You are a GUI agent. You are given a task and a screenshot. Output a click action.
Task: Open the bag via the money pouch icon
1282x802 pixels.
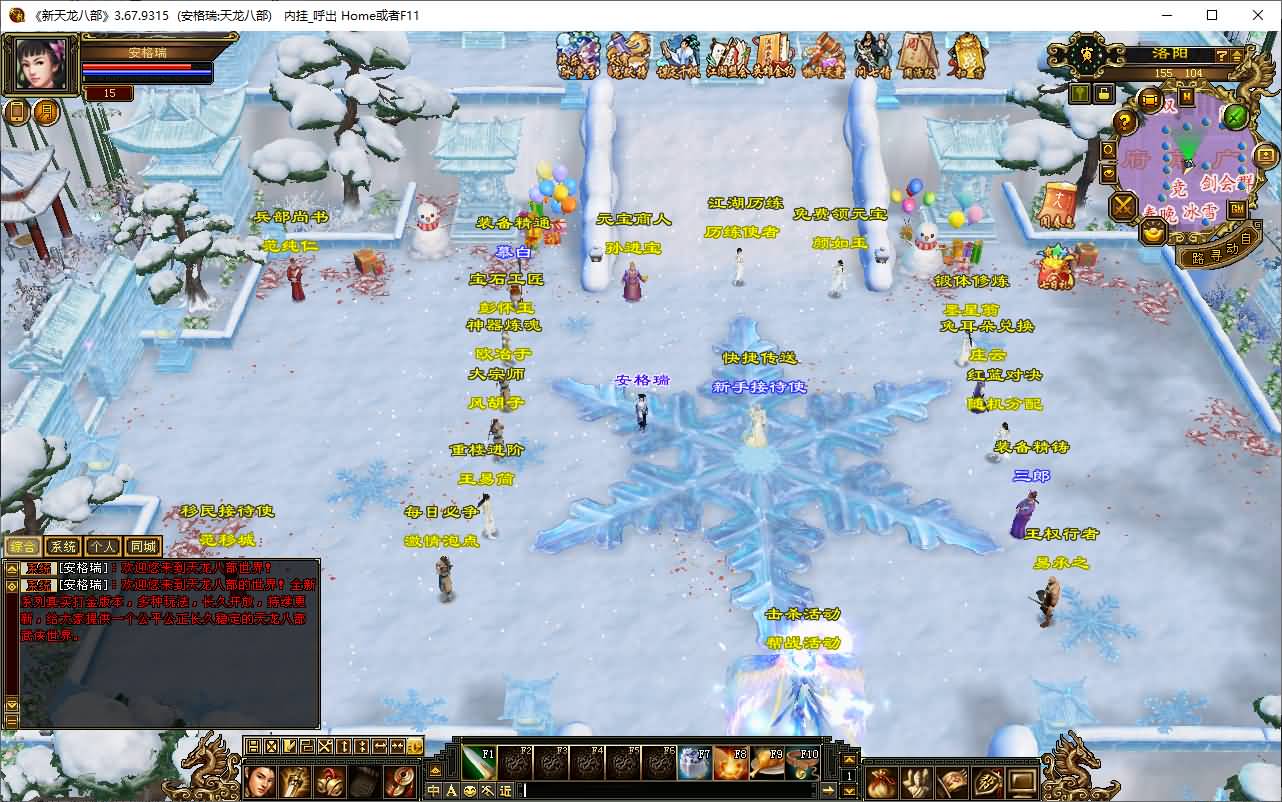[881, 781]
